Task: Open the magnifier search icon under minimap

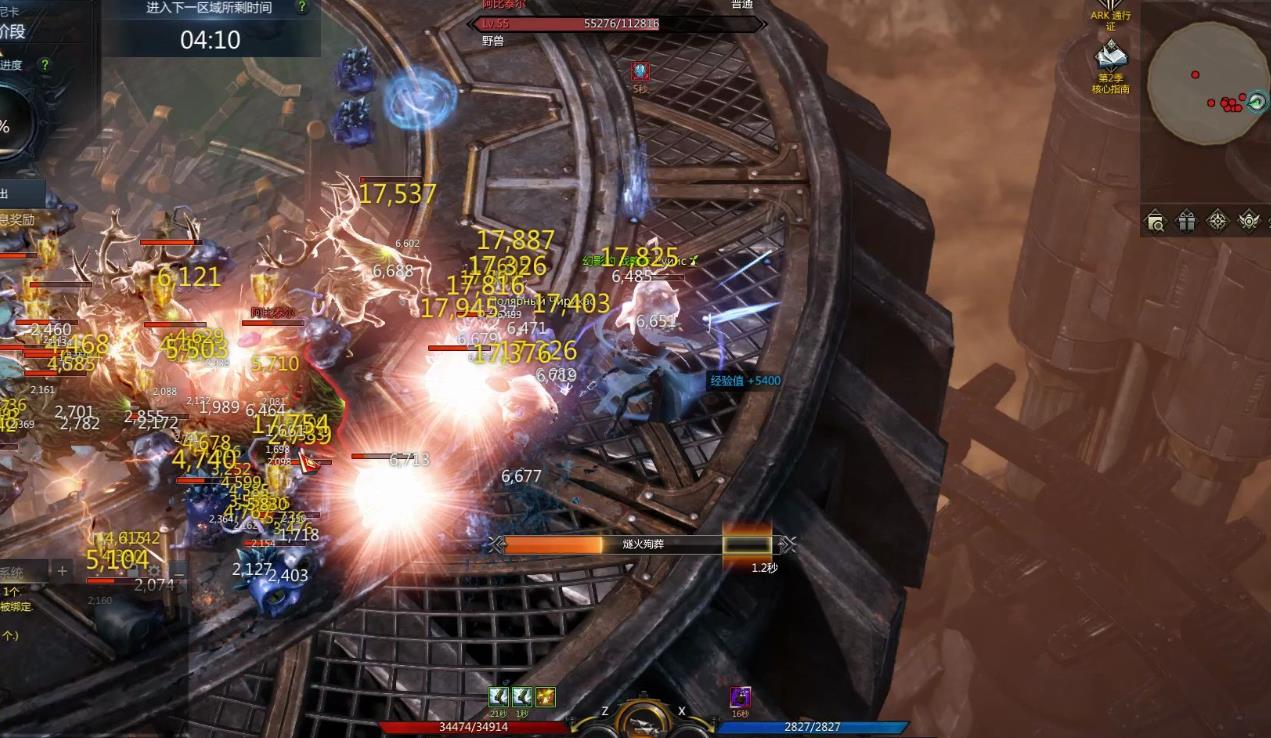Action: click(x=1156, y=221)
